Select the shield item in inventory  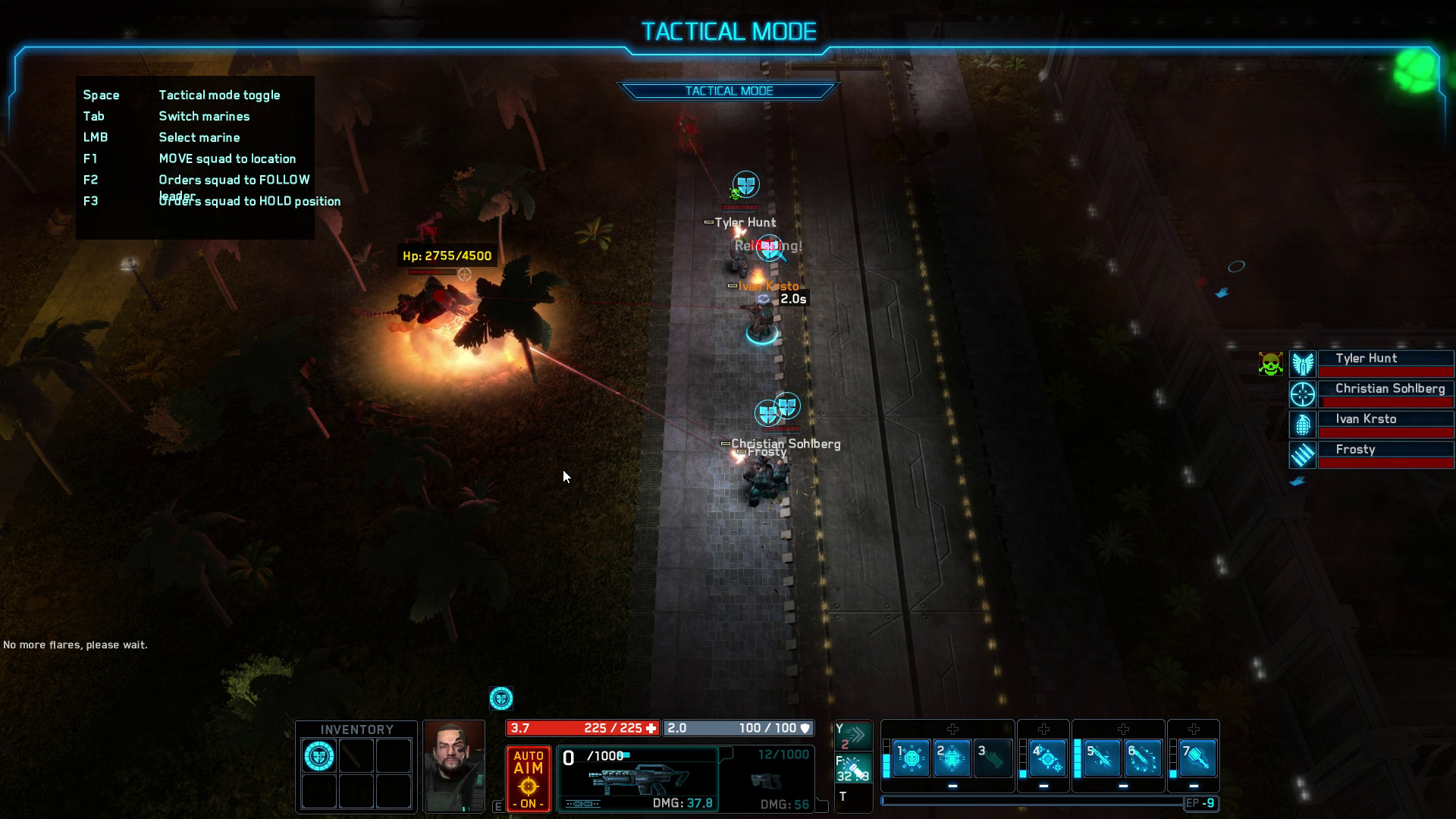point(319,756)
